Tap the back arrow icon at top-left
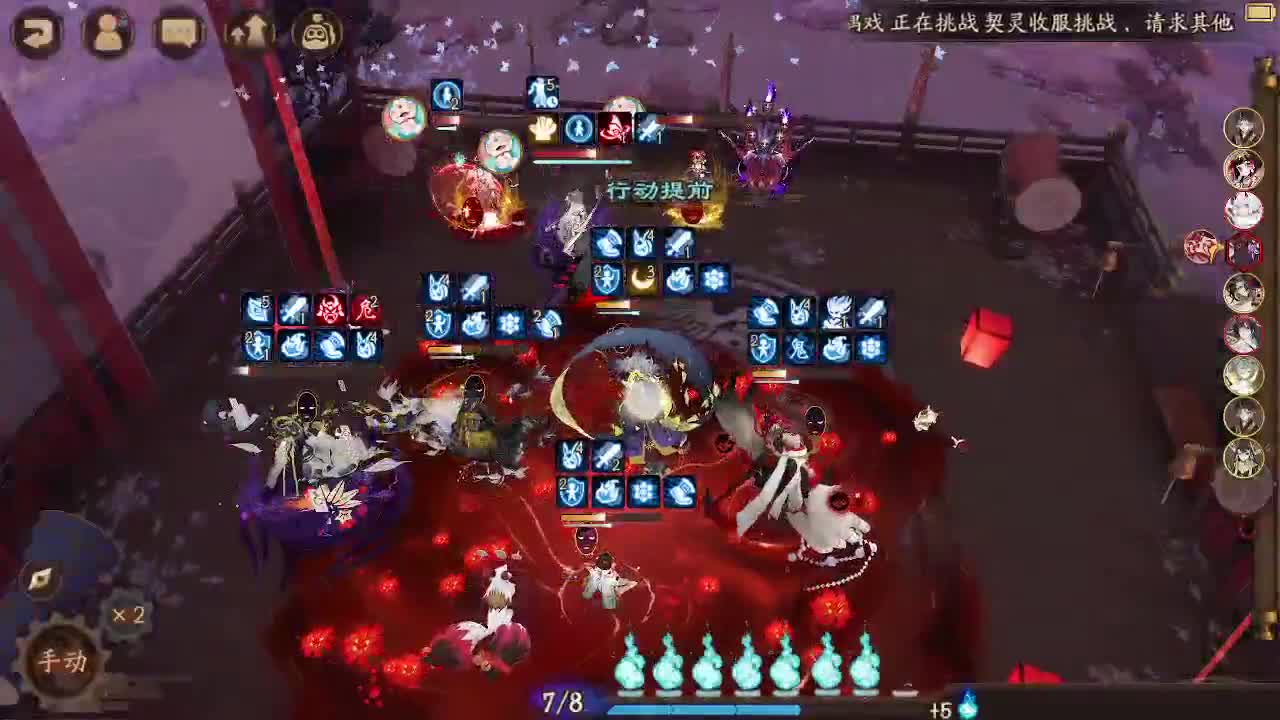 (x=38, y=30)
